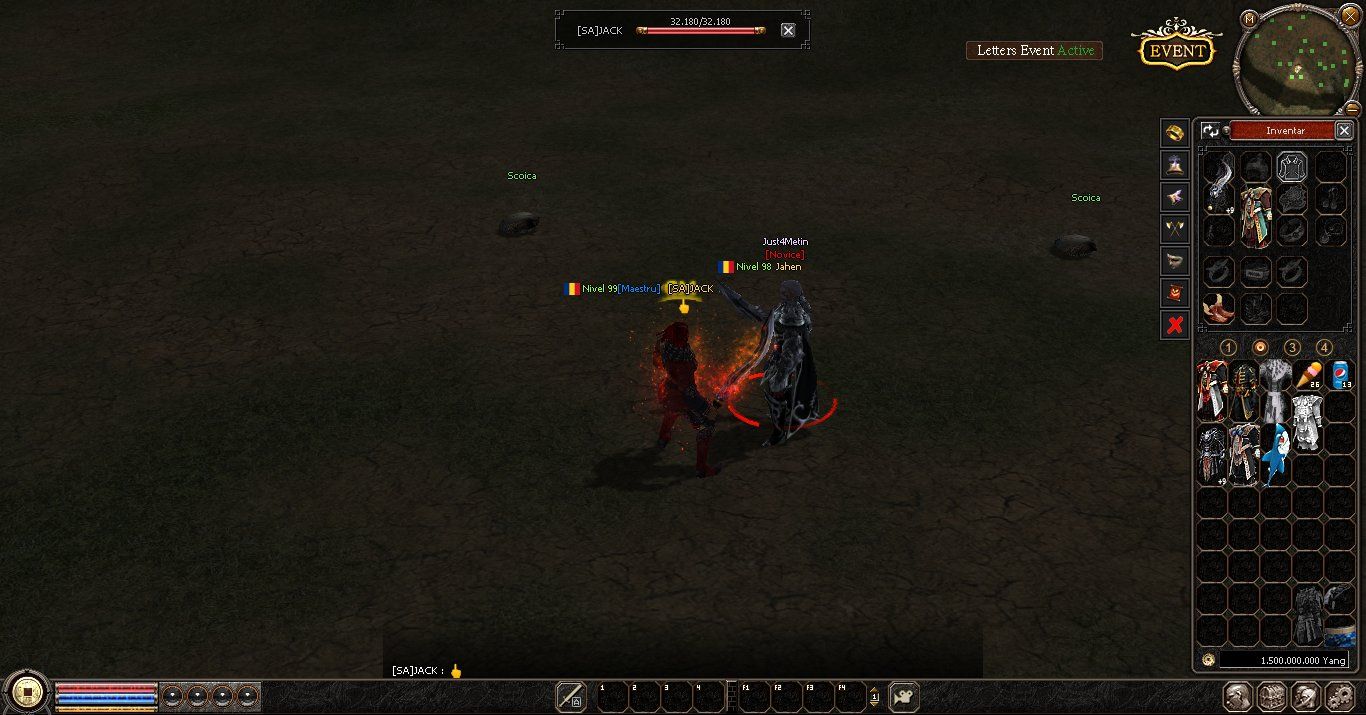
Task: Click the crossed axes side button
Action: coord(1174,229)
